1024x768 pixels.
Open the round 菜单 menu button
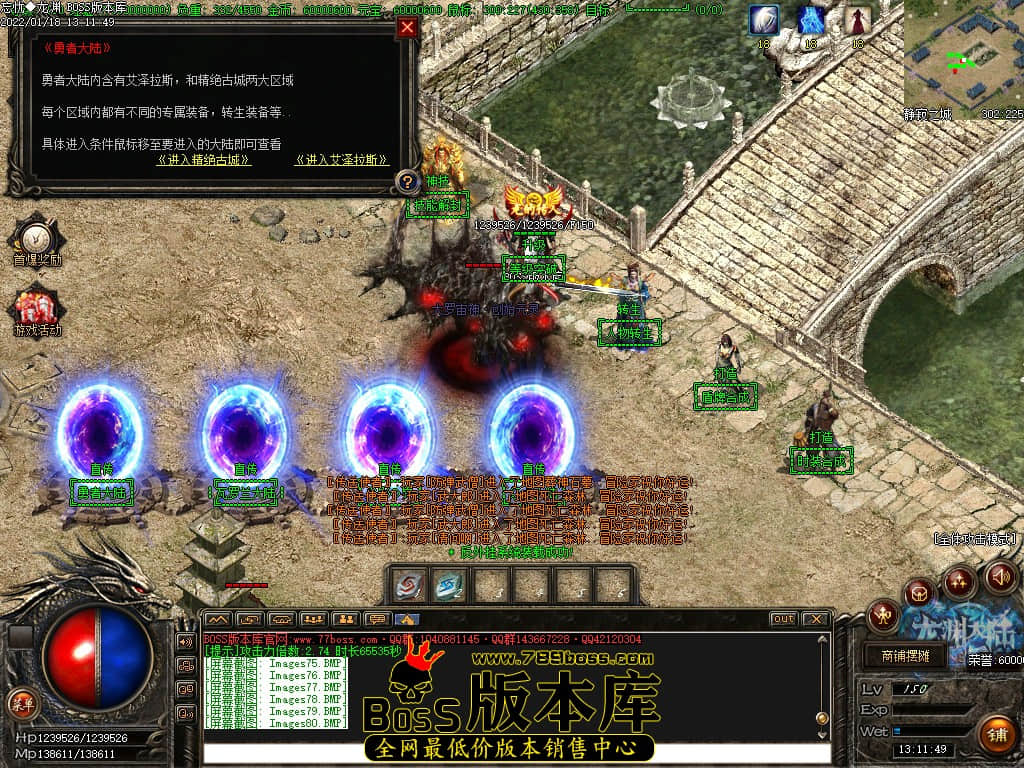22,702
